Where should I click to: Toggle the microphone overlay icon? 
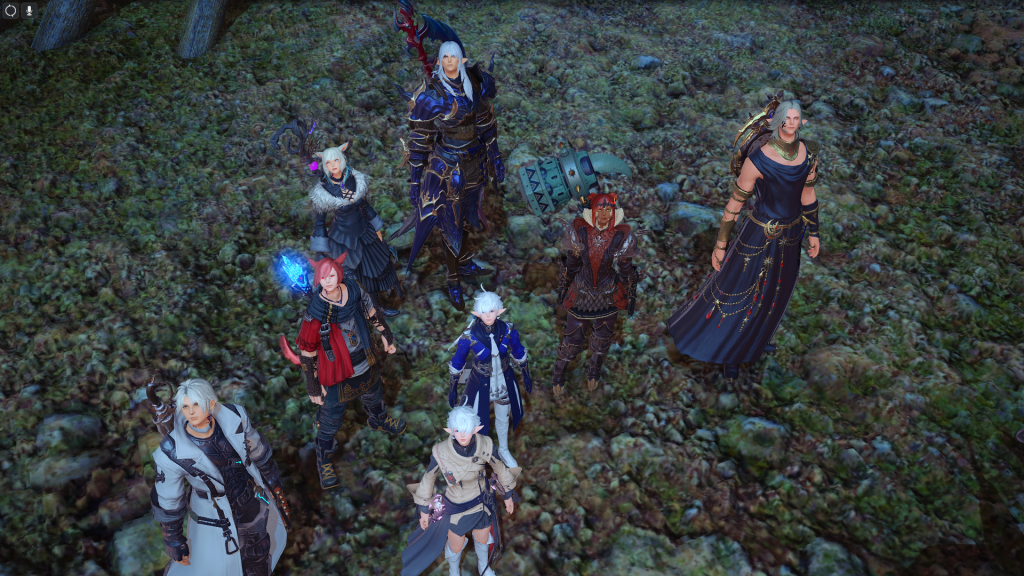click(x=28, y=10)
